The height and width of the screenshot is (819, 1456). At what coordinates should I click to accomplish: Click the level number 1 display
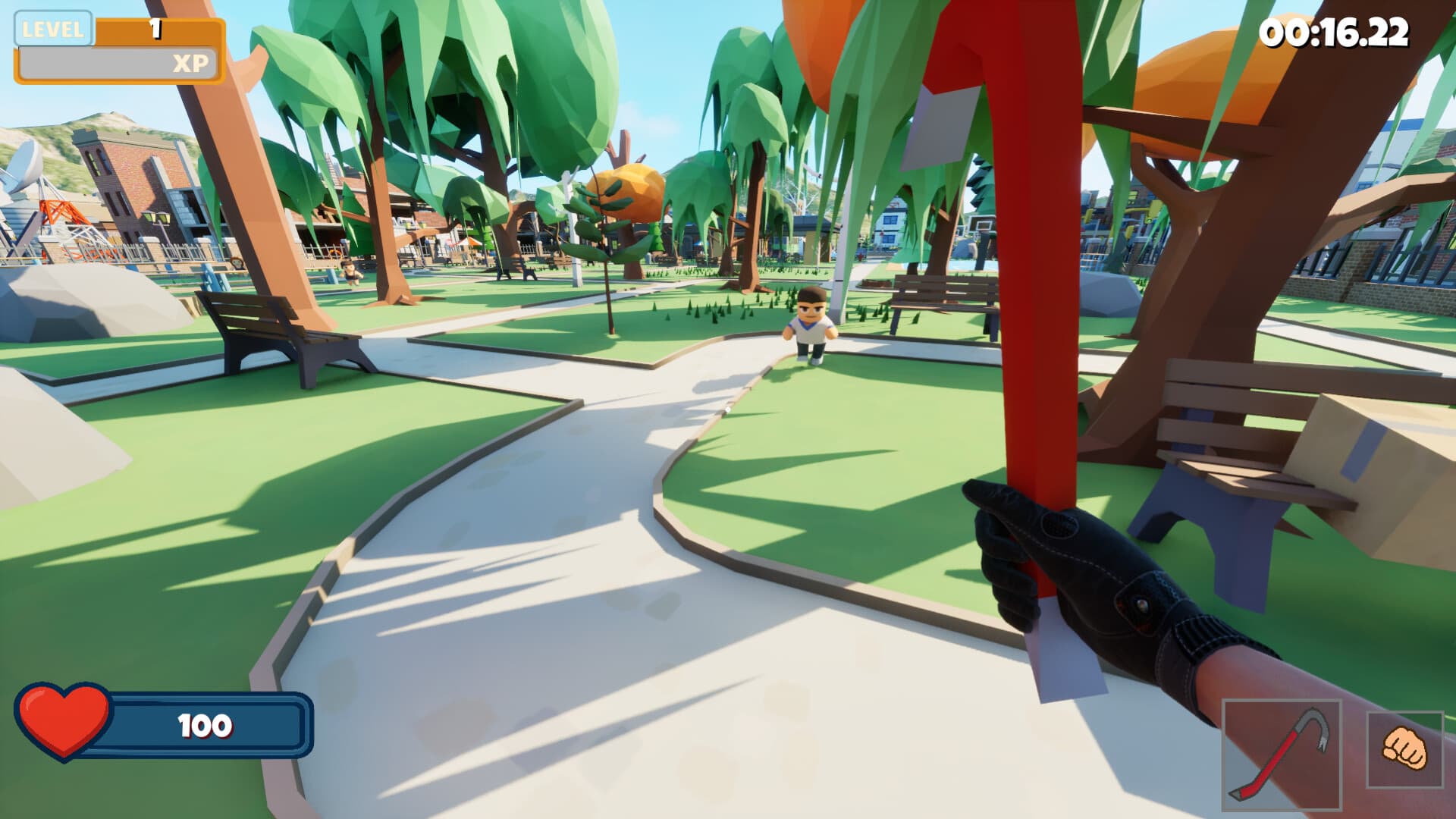click(155, 29)
